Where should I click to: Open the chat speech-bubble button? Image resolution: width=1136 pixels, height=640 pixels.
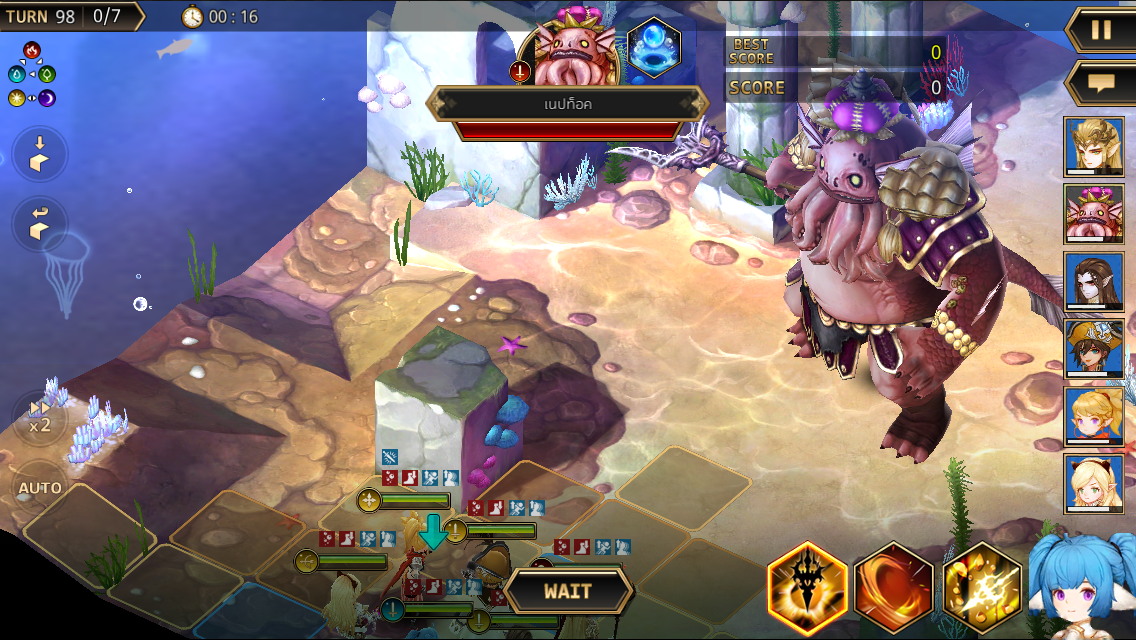click(1101, 82)
